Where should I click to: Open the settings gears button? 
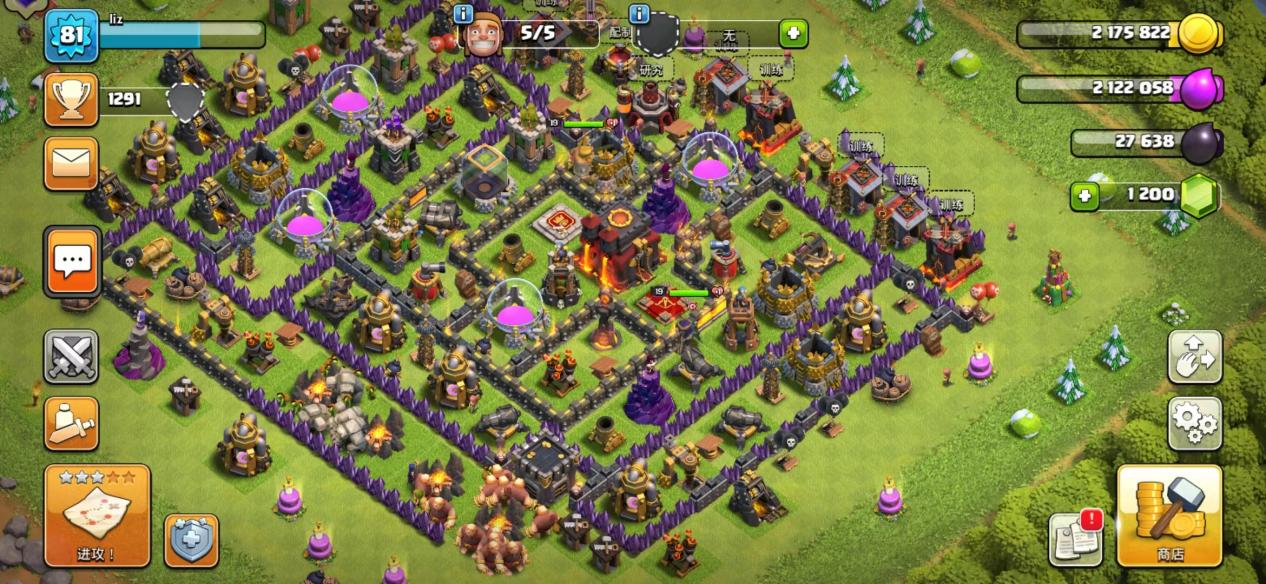(1195, 424)
